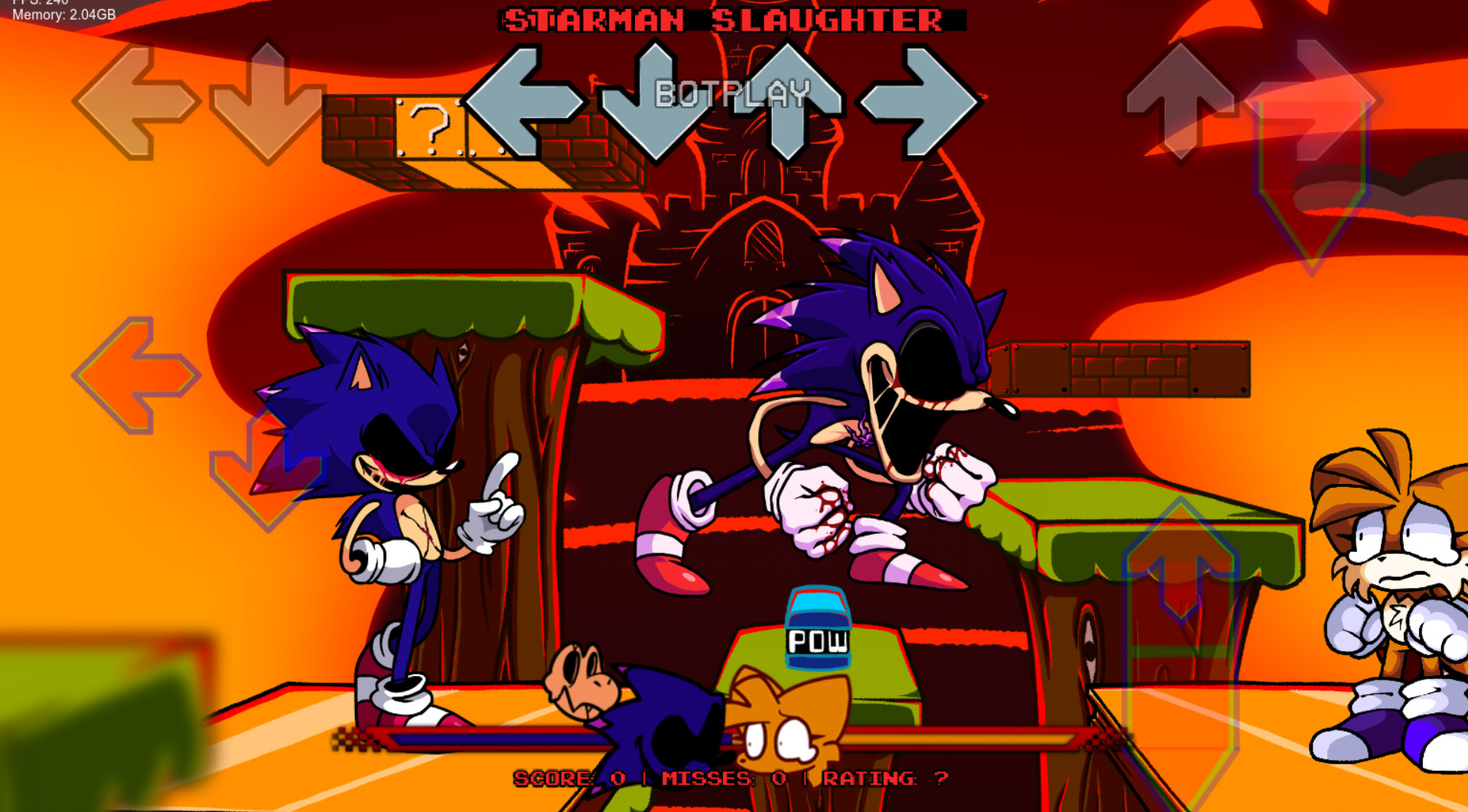Toggle BOTPLAY mode off

click(732, 93)
